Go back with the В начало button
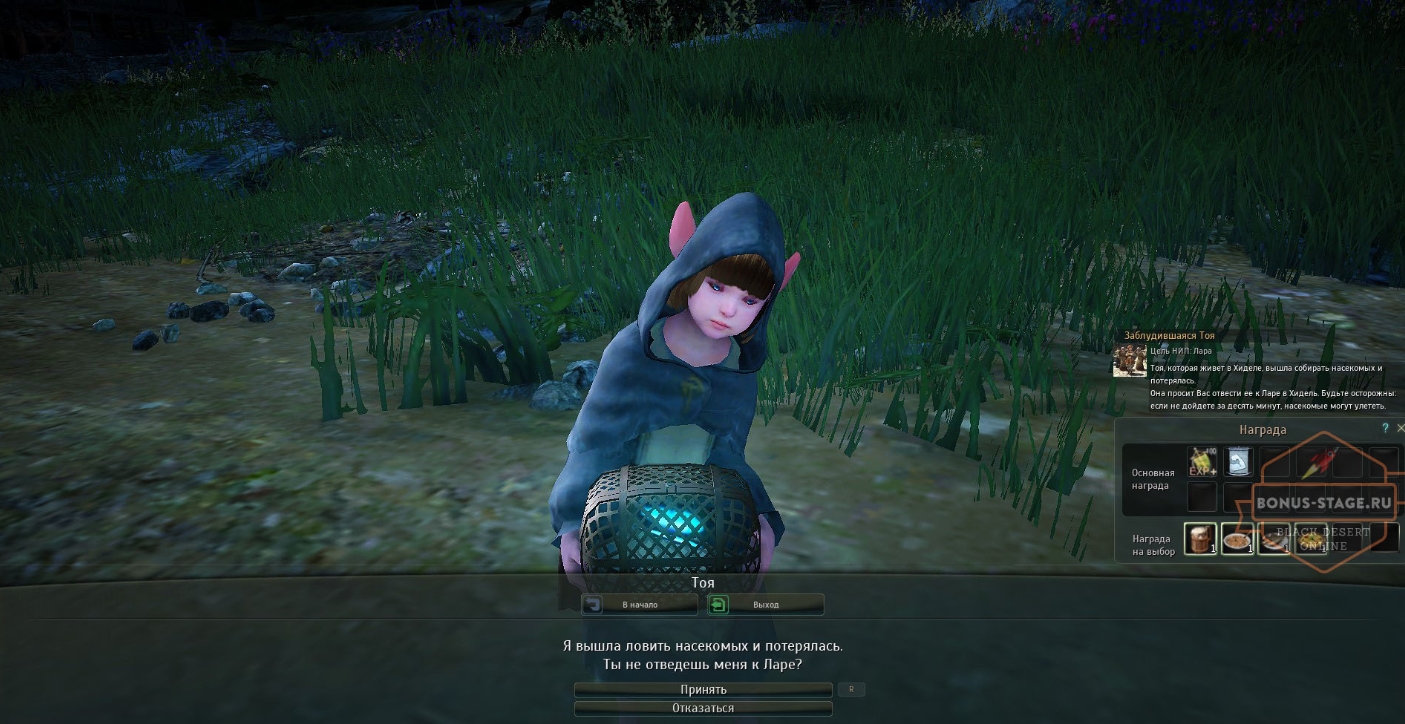The image size is (1405, 724). [640, 604]
